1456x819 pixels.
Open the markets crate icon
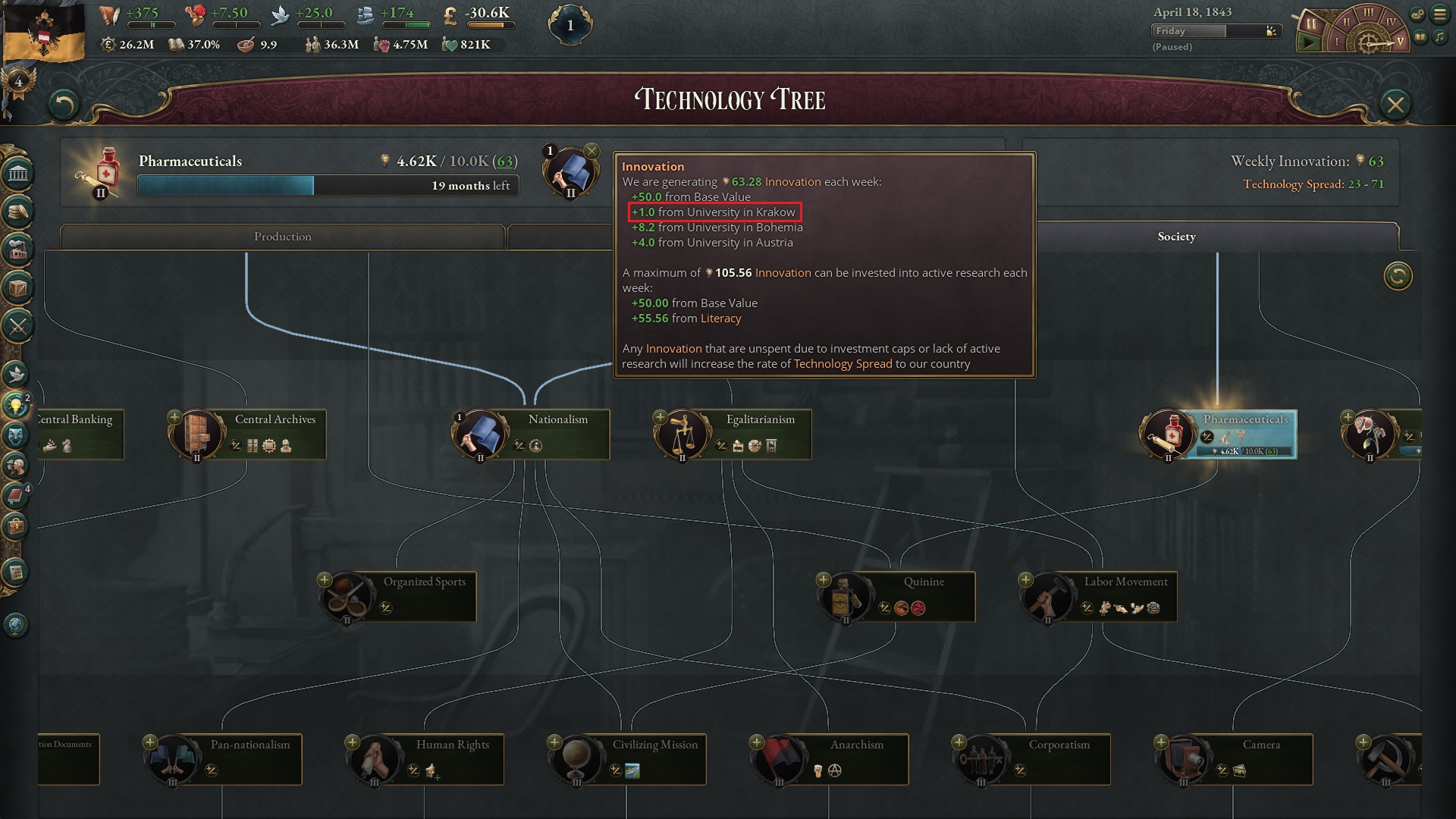pos(19,285)
